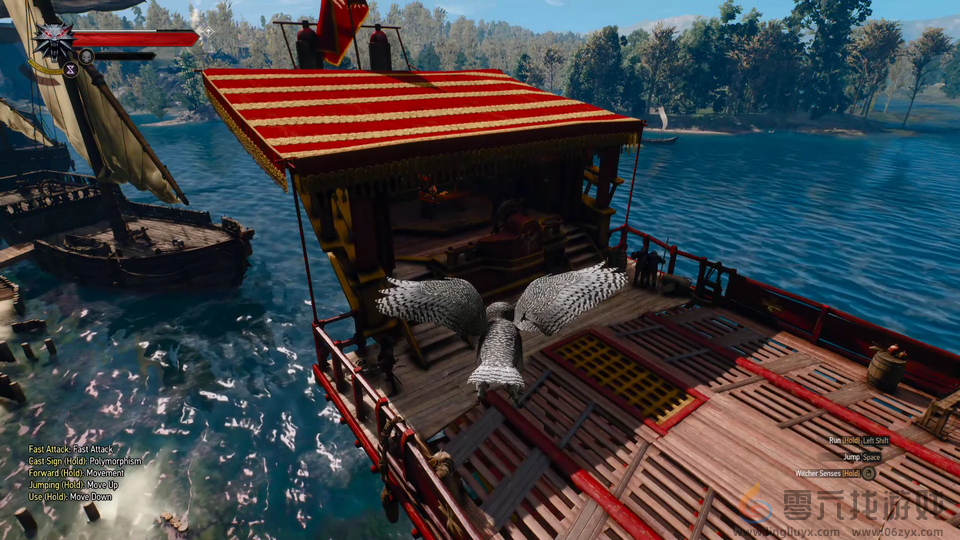Click the wolf head medallion icon
This screenshot has height=540, width=960.
(52, 42)
